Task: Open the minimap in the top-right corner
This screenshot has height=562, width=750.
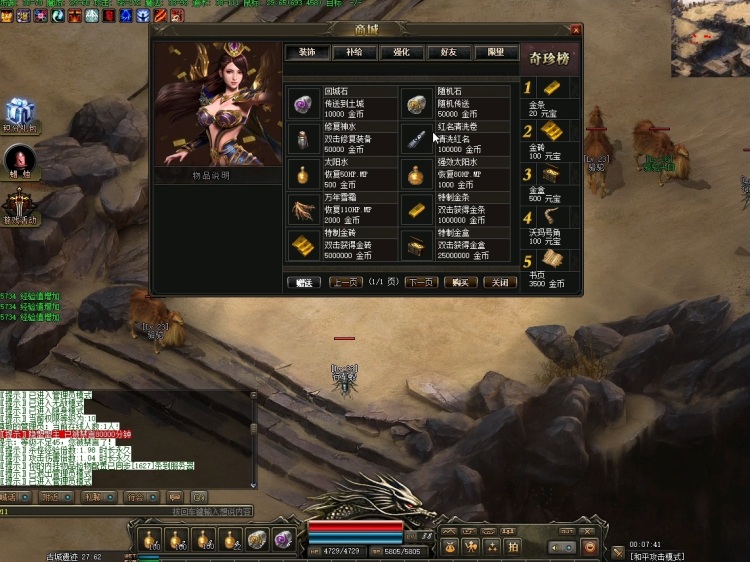Action: 711,38
